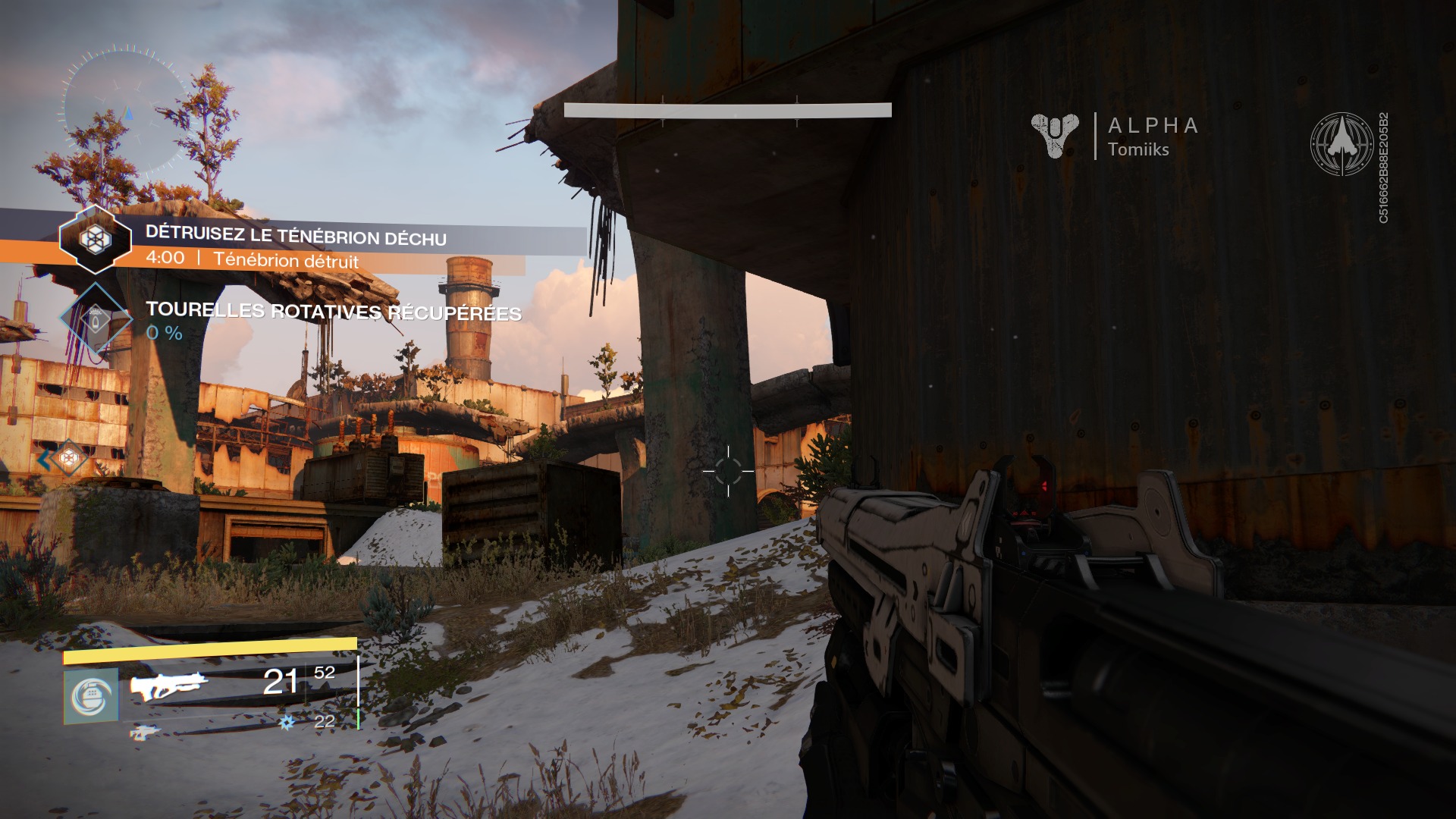The image size is (1456, 819).
Task: Switch to the small secondary weapon icon
Action: pyautogui.click(x=144, y=732)
